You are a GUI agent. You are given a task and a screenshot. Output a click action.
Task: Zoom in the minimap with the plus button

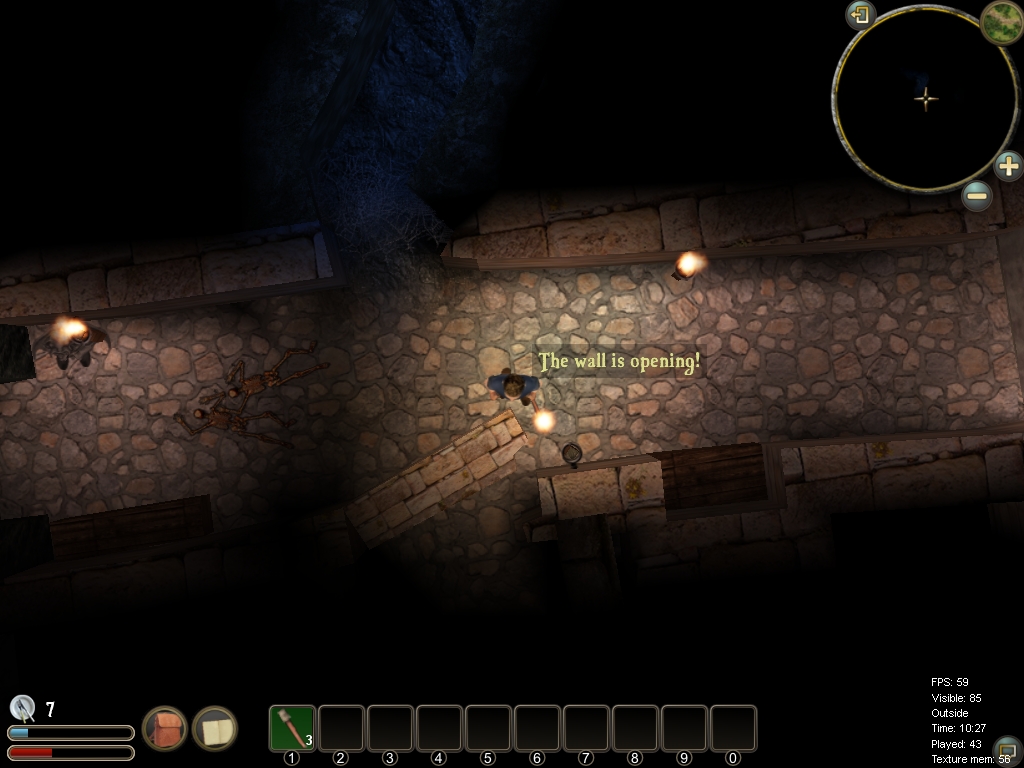pyautogui.click(x=1008, y=165)
